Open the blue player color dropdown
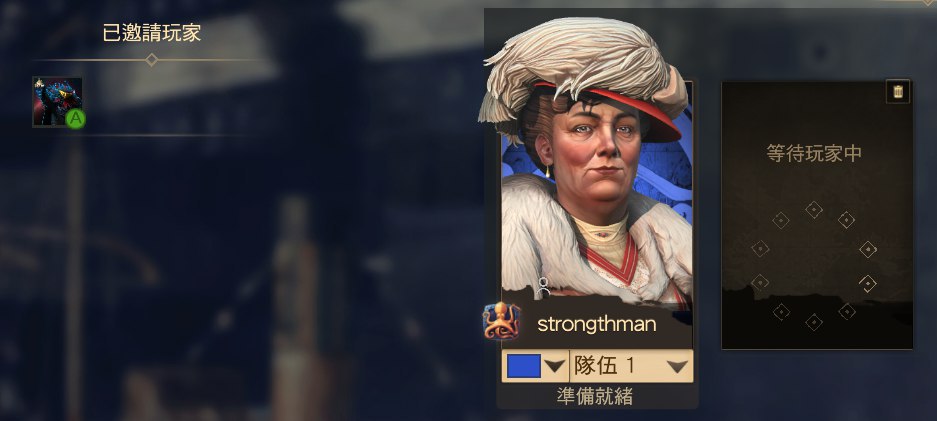Viewport: 937px width, 421px height. coord(535,366)
